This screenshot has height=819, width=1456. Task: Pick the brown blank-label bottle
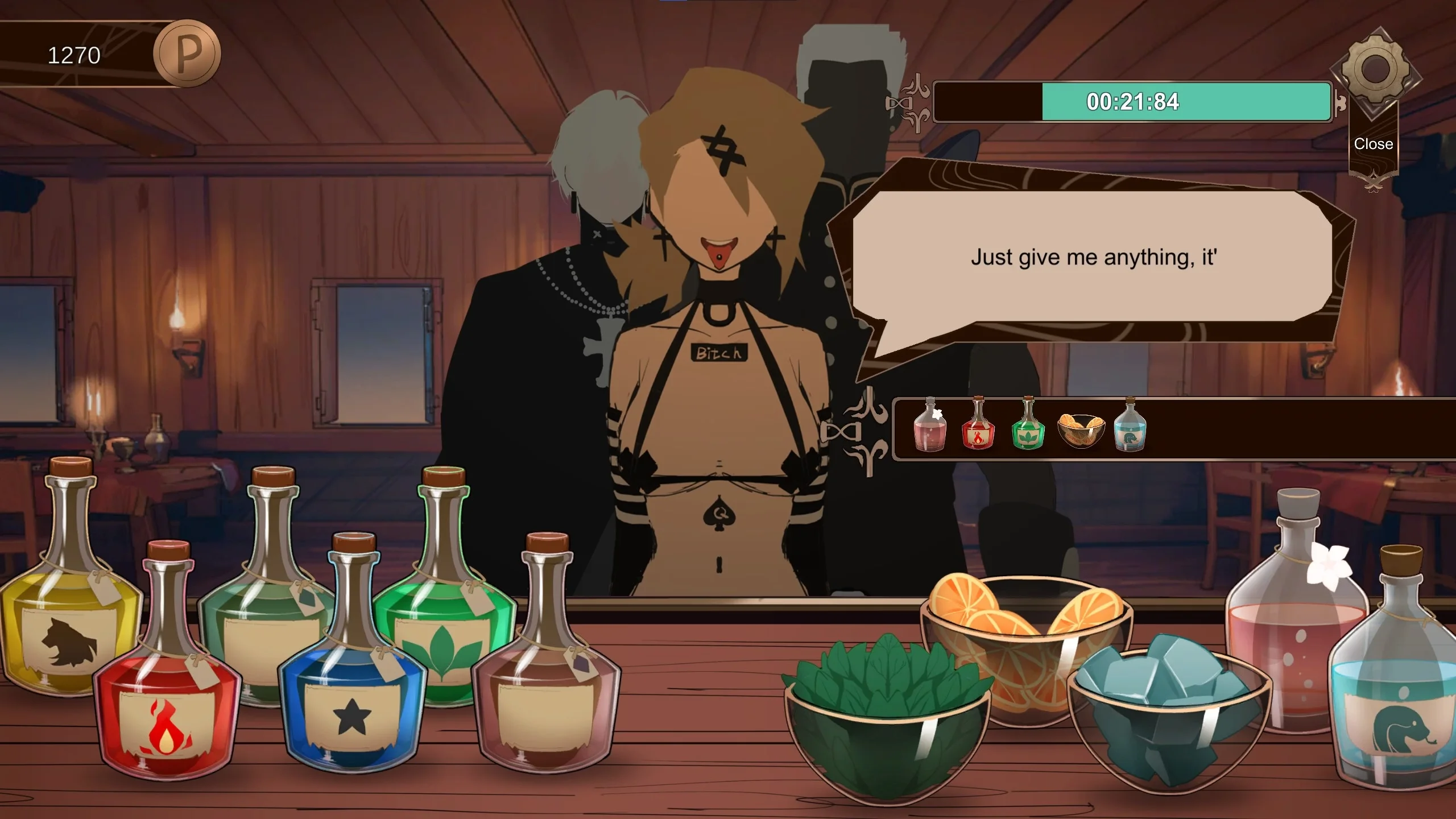point(546,694)
